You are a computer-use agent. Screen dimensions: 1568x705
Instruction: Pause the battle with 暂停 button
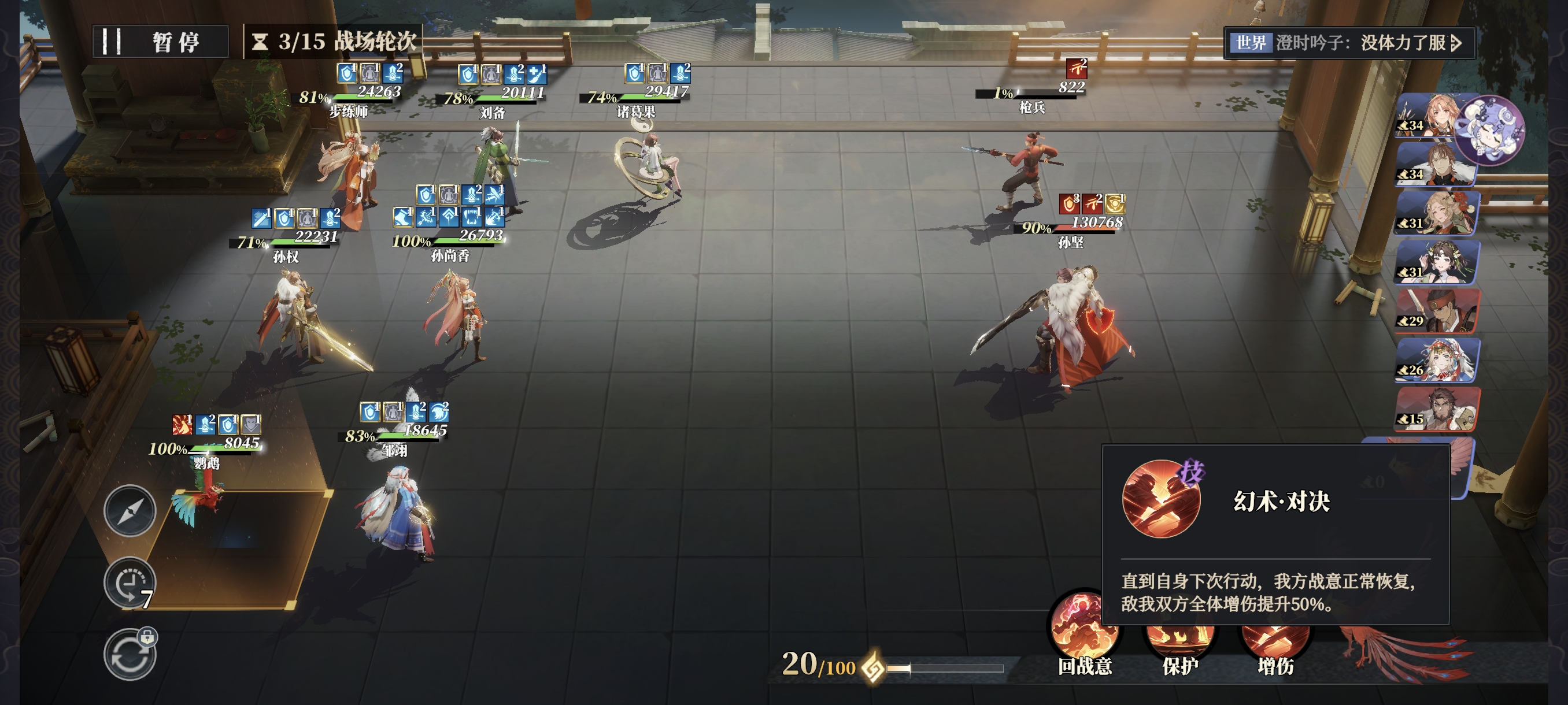pos(160,42)
